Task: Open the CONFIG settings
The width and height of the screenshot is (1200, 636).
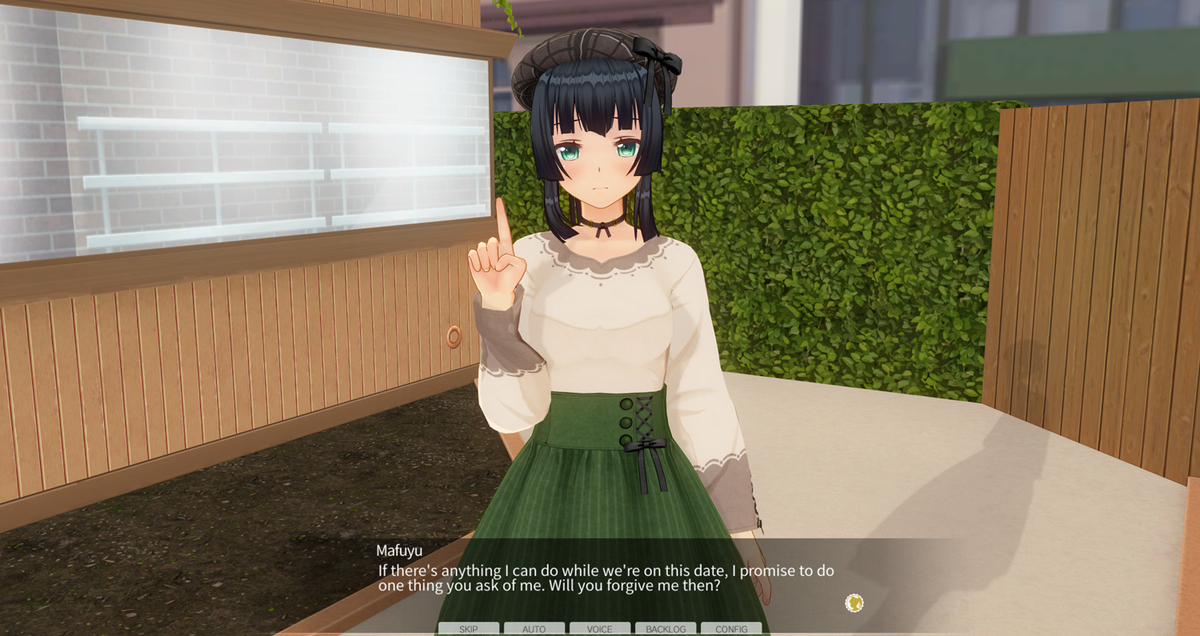Action: pos(731,629)
